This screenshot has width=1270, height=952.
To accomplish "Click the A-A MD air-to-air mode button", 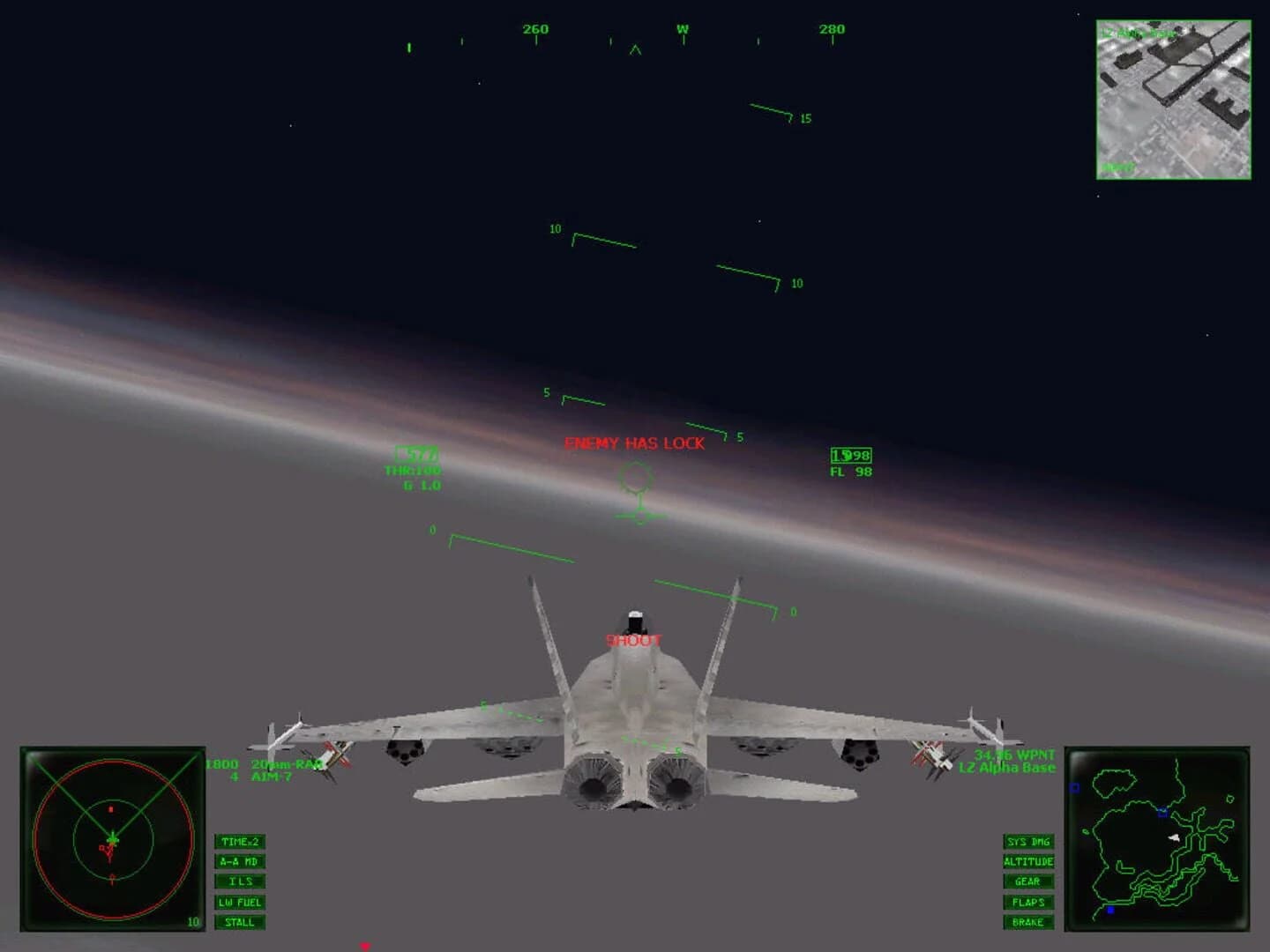I will point(240,861).
